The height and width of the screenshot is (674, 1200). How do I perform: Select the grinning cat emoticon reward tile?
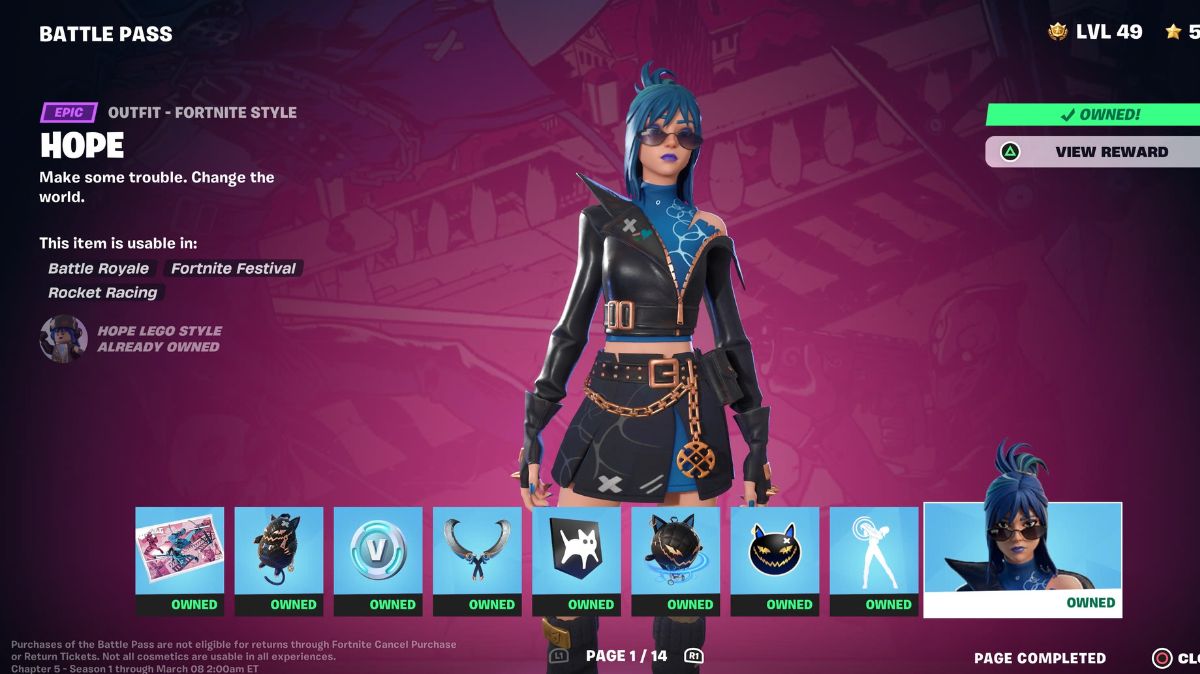point(775,560)
